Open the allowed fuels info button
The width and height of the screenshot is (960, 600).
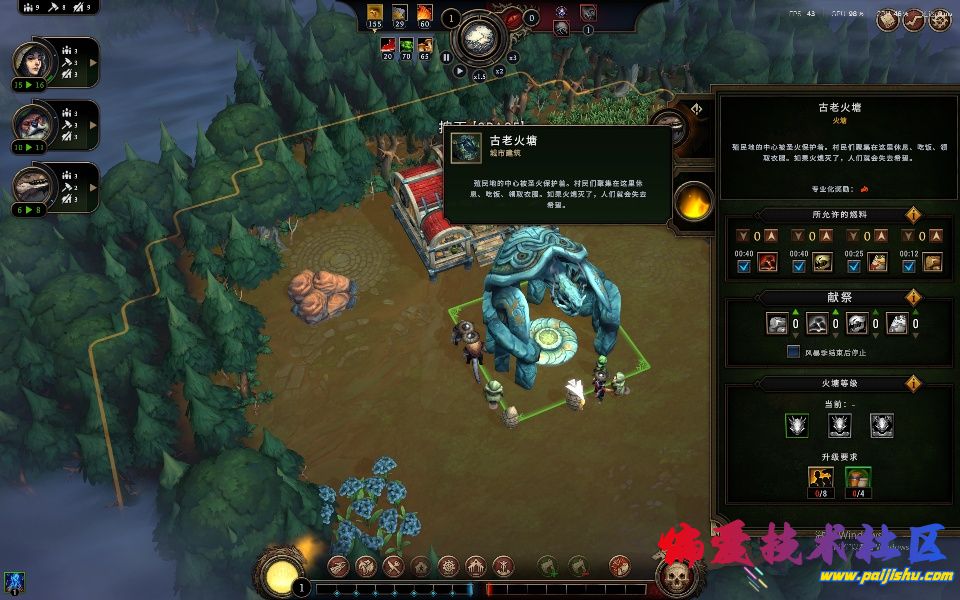(x=912, y=215)
